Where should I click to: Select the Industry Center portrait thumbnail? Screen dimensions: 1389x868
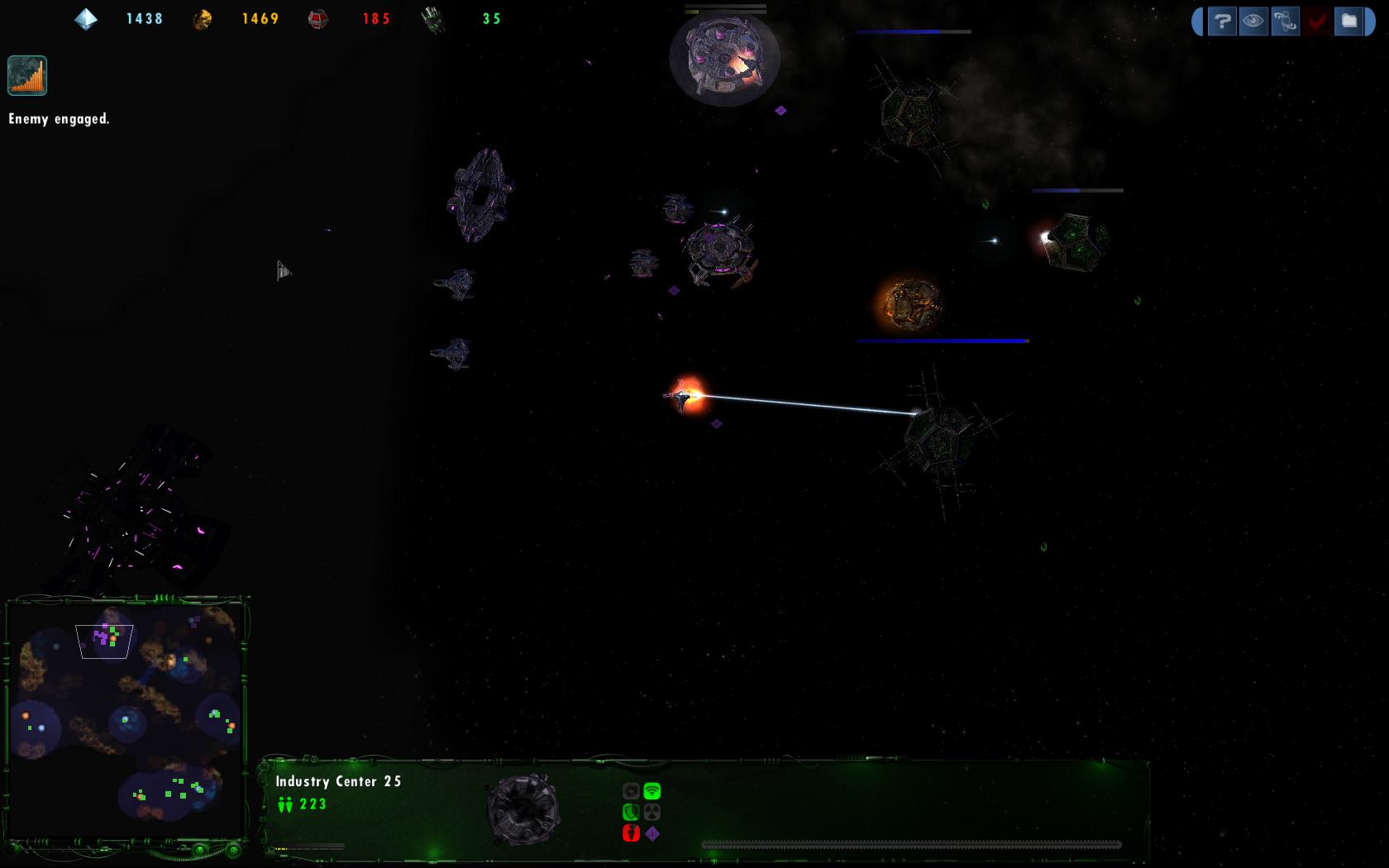pos(523,808)
